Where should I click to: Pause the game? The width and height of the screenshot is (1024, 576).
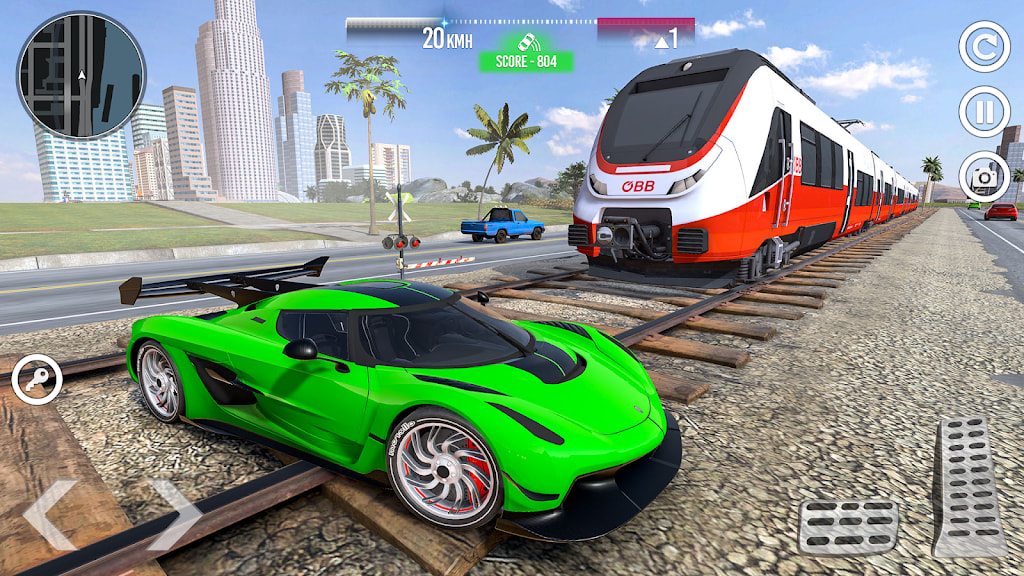pyautogui.click(x=984, y=112)
